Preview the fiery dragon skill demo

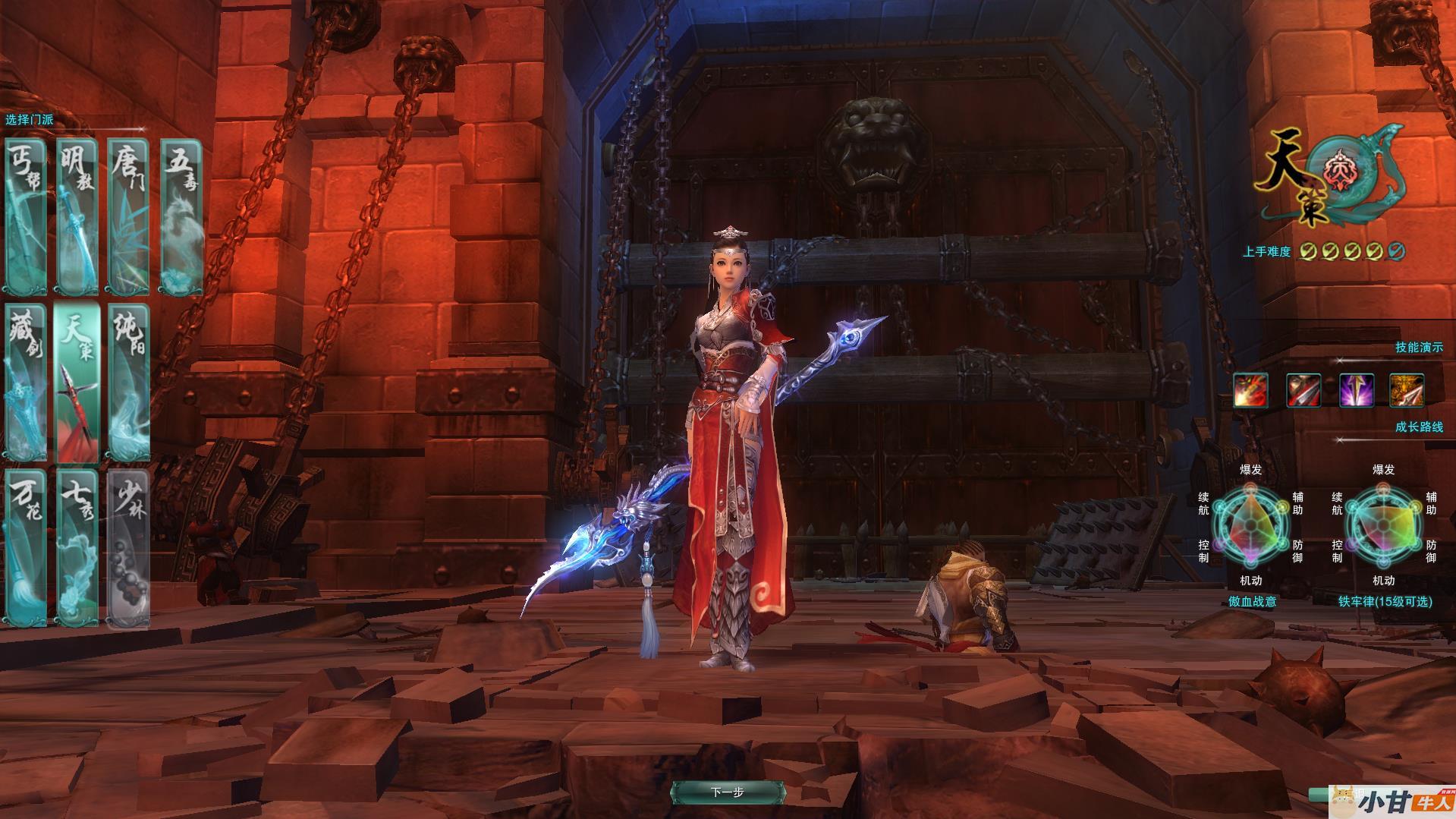click(x=1250, y=390)
